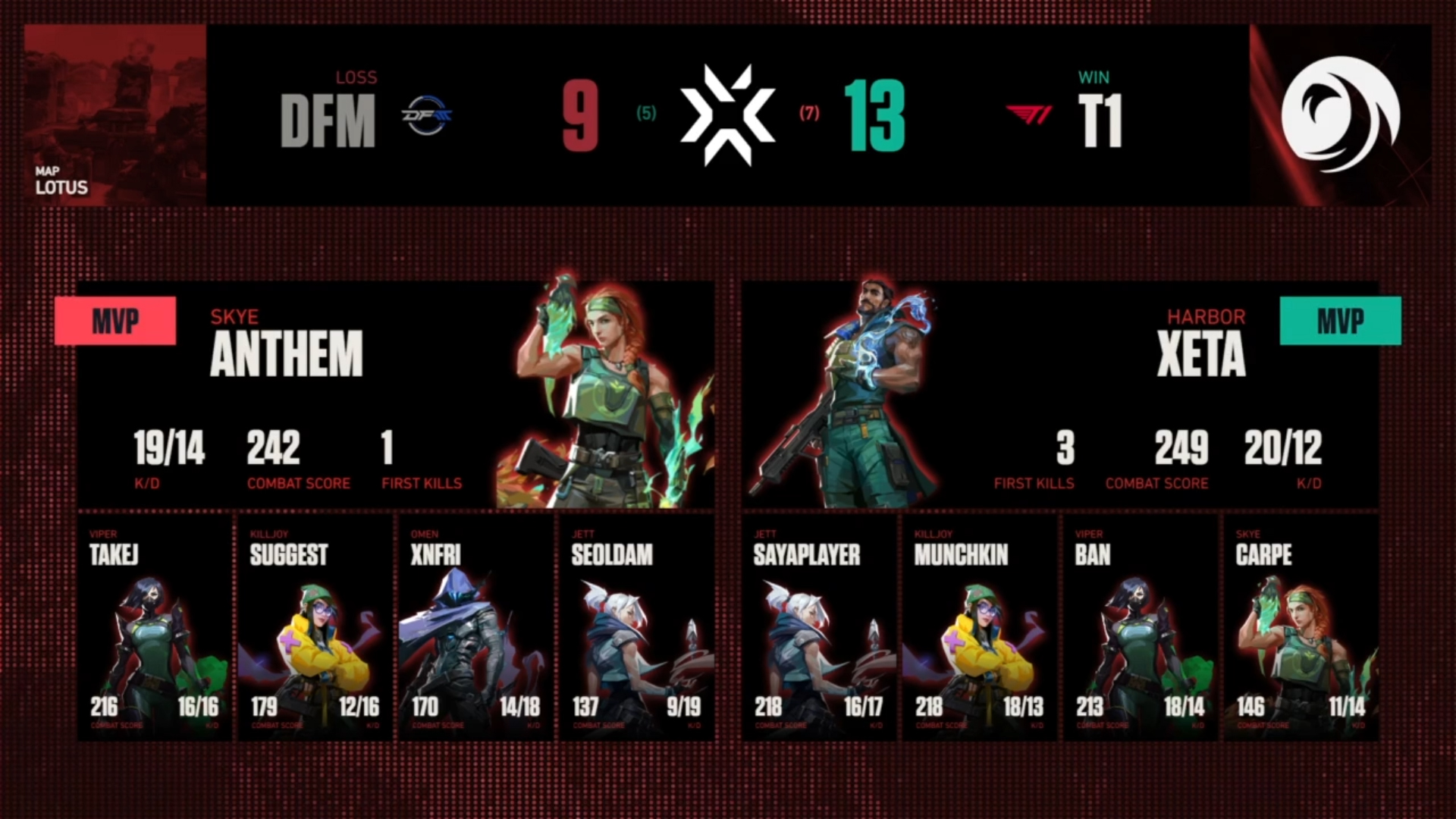Open Anthem's Skye MVP panel

[x=395, y=394]
